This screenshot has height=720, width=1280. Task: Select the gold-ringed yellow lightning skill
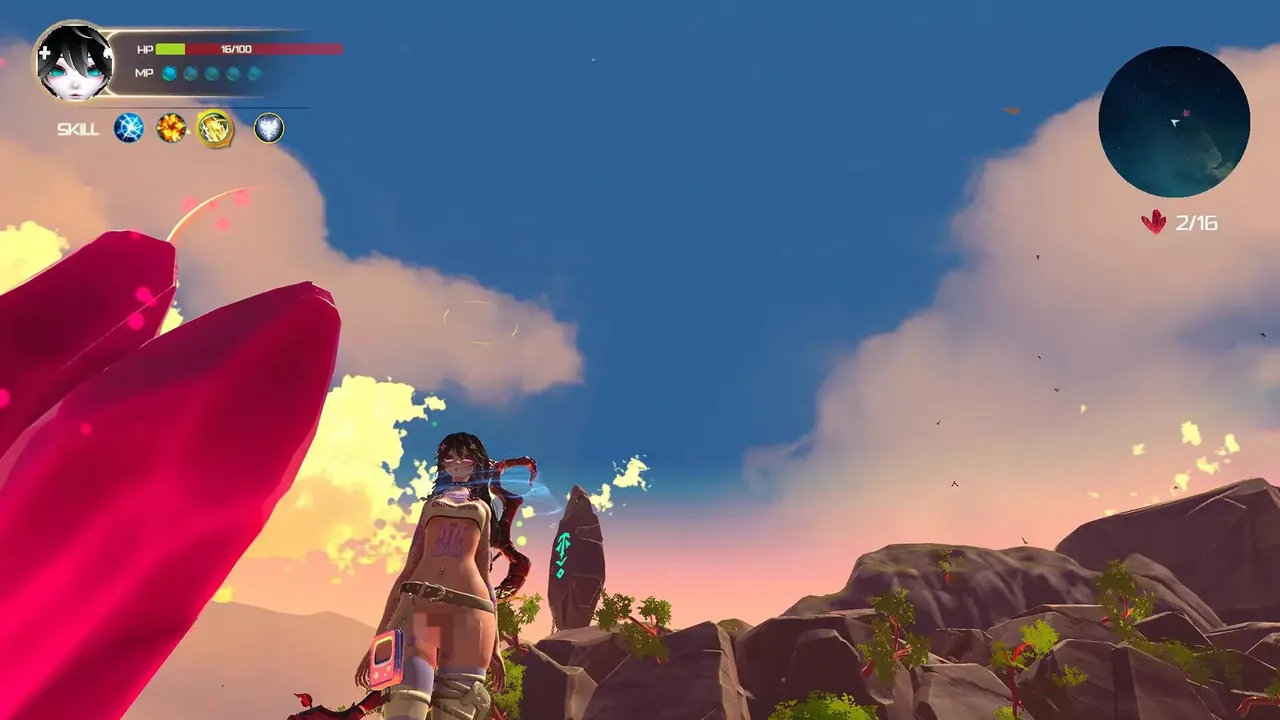(215, 128)
